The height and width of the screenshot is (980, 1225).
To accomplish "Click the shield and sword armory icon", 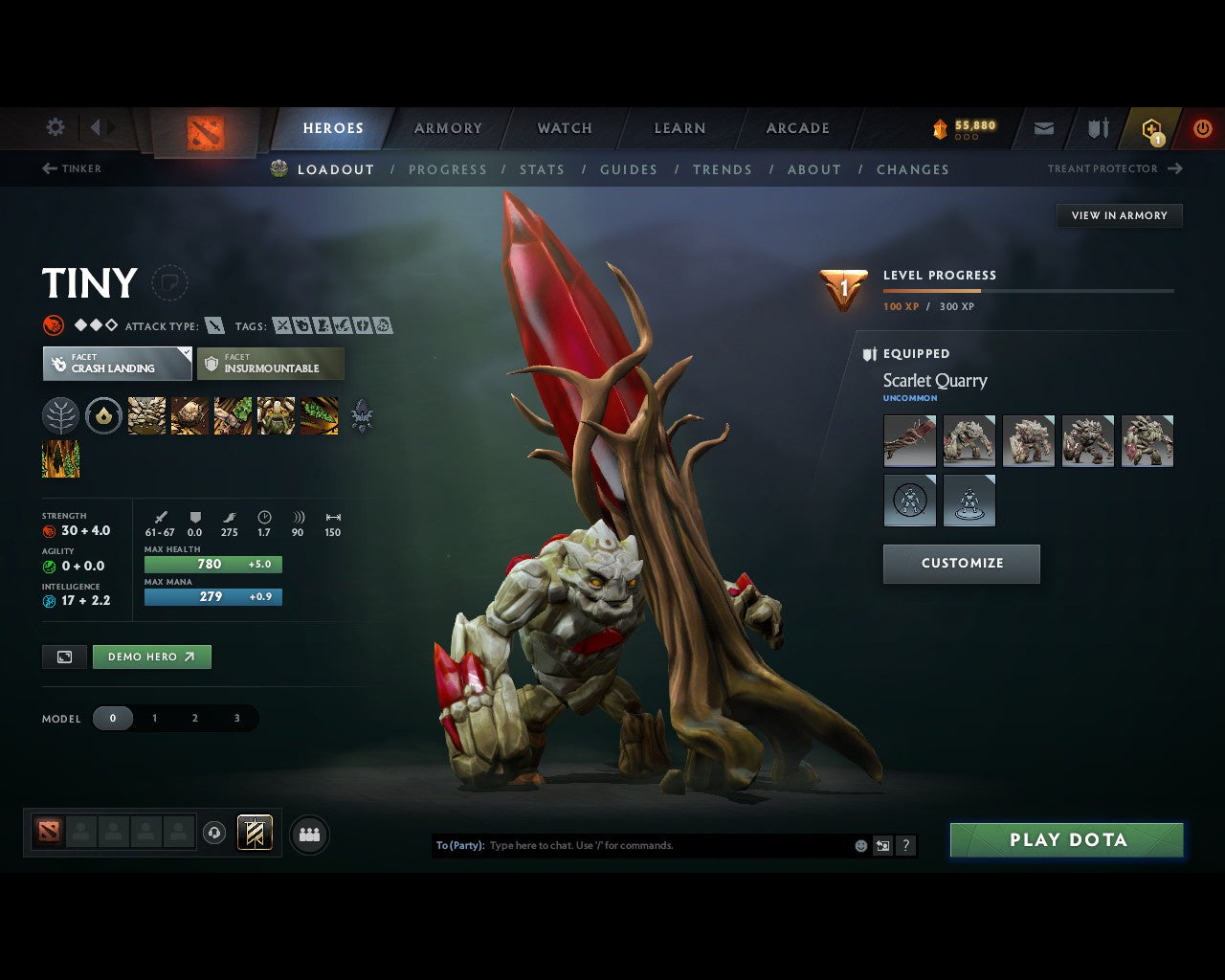I will 1096,127.
